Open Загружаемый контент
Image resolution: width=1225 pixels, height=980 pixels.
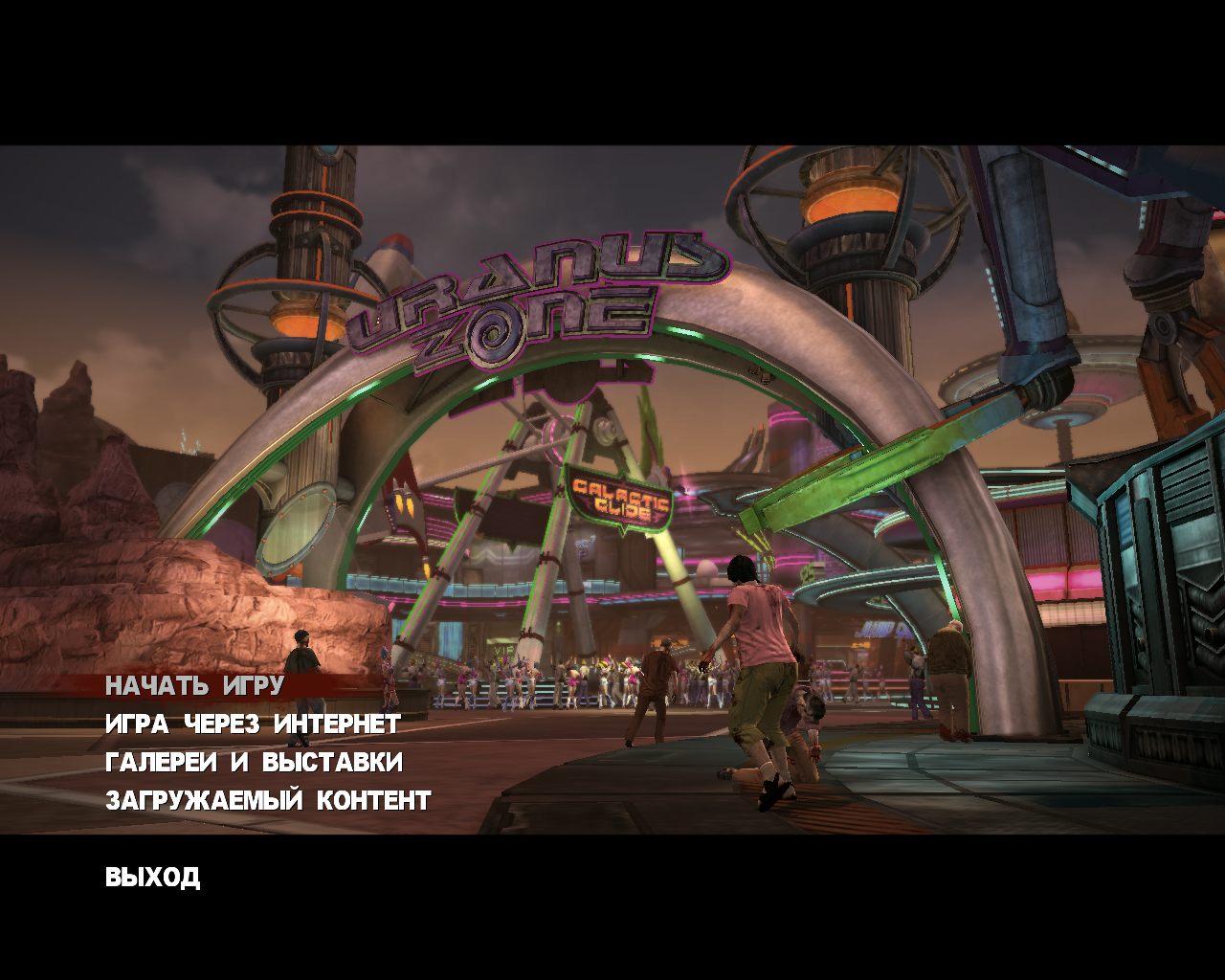click(x=268, y=801)
